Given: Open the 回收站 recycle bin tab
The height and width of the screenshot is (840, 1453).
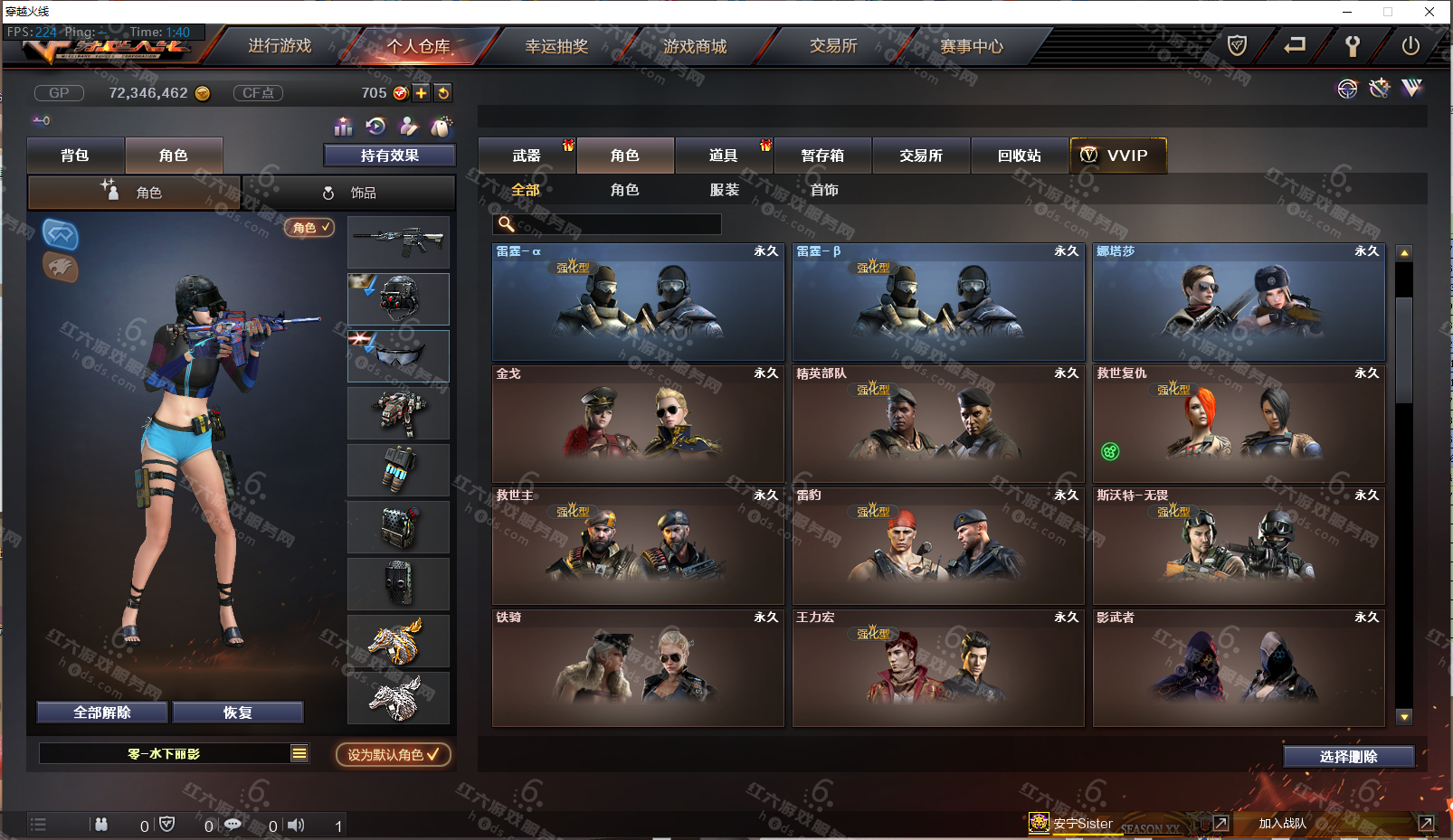Looking at the screenshot, I should (x=1020, y=156).
